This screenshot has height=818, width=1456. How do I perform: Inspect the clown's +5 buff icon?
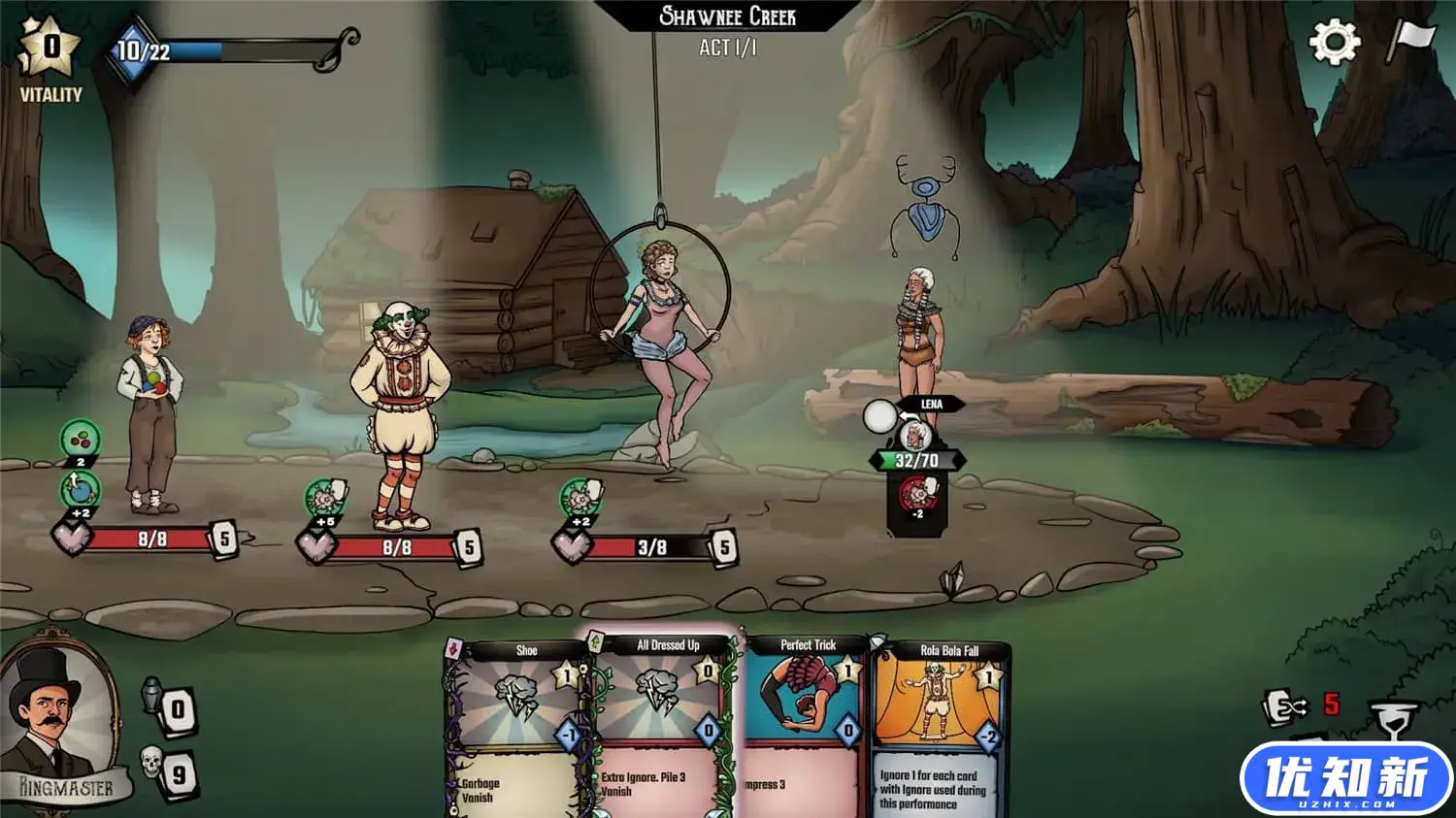click(325, 499)
